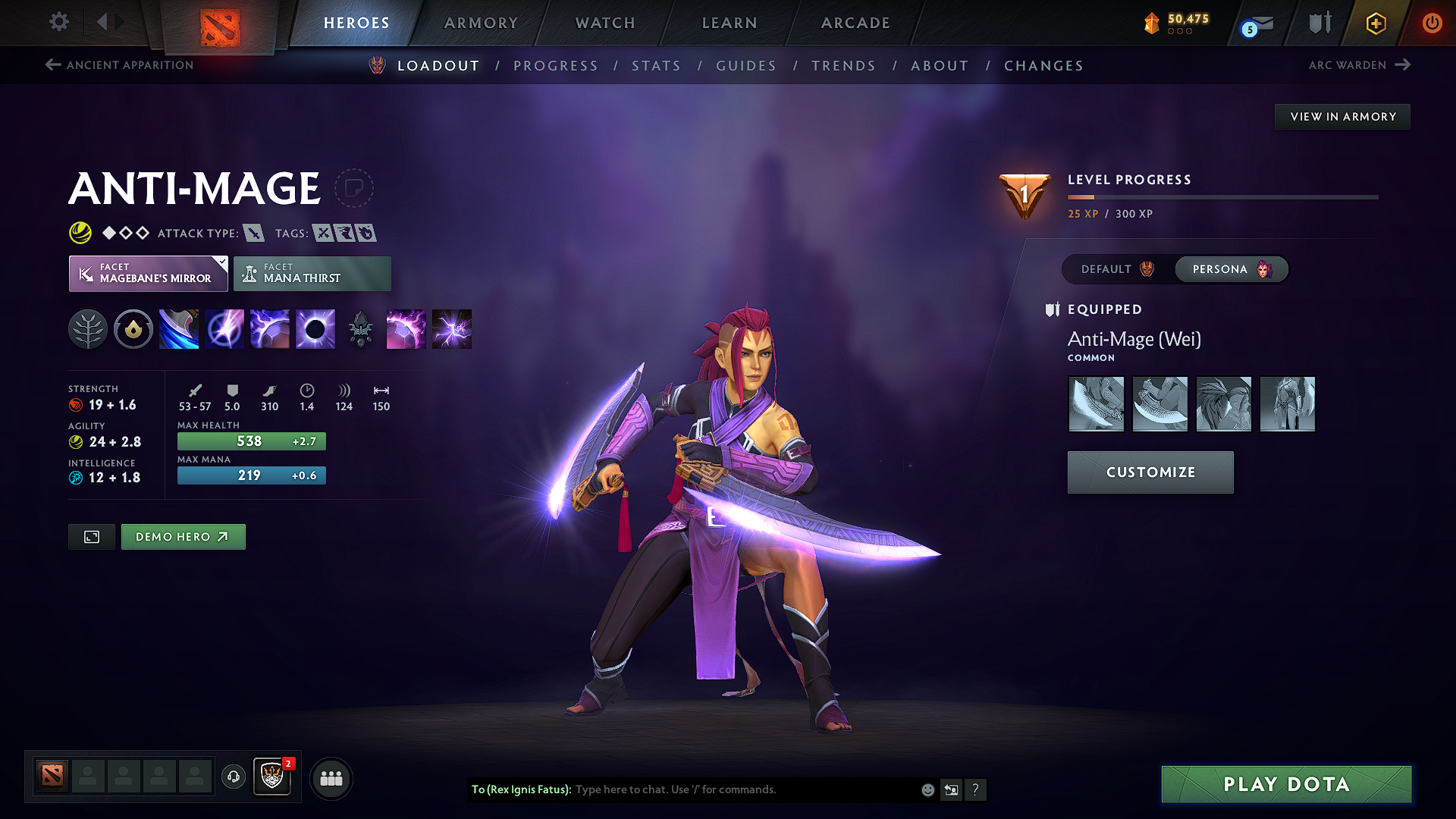Open the event shield with notification badge
Viewport: 1456px width, 819px height.
(x=272, y=777)
